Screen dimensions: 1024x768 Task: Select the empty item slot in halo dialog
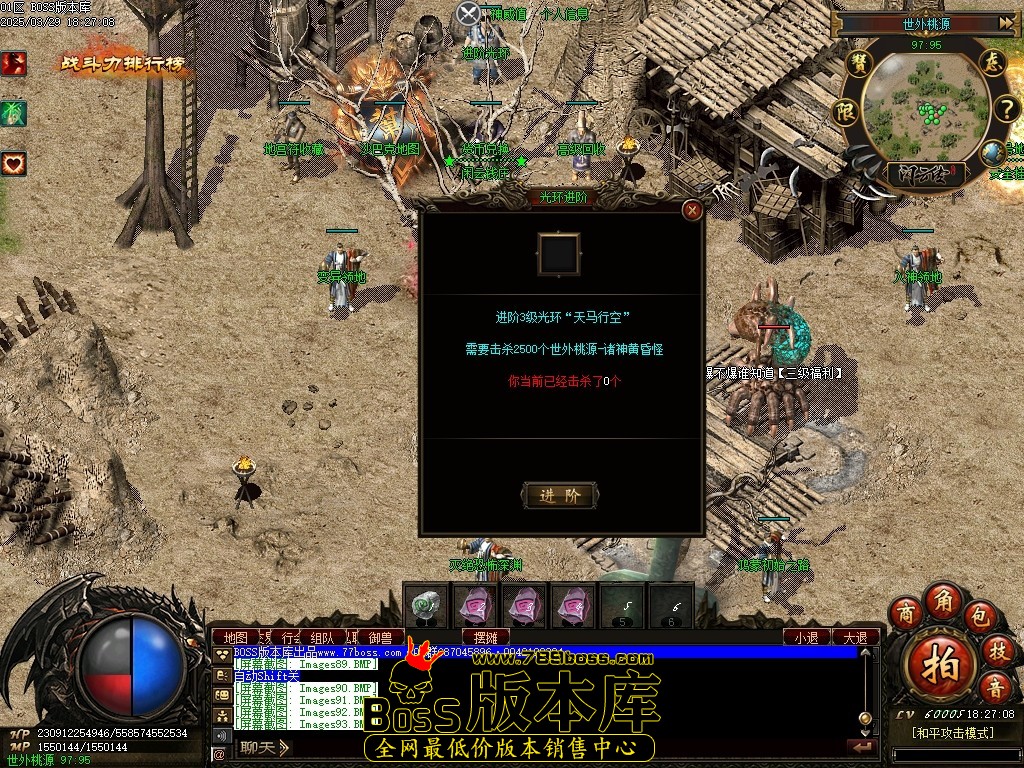[559, 254]
